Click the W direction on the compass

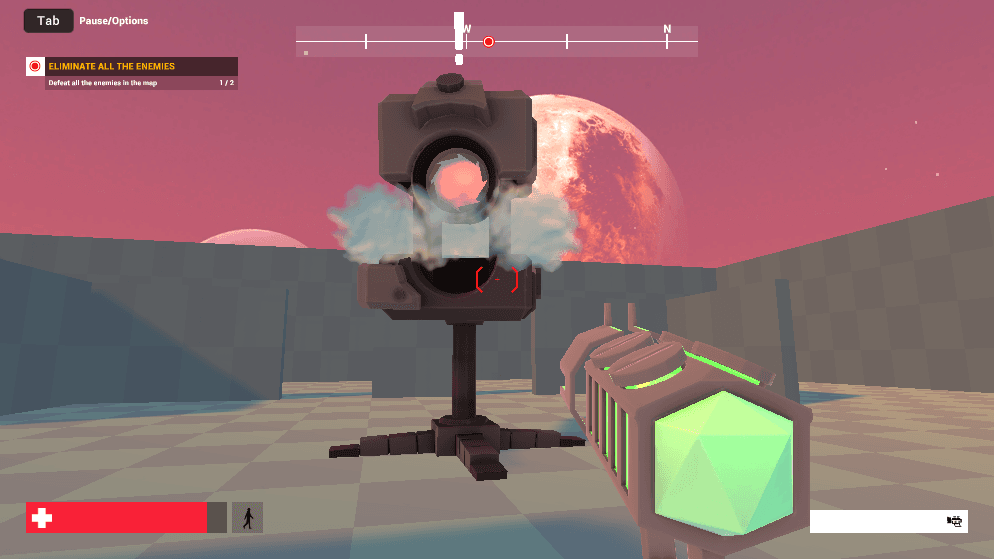[x=467, y=30]
